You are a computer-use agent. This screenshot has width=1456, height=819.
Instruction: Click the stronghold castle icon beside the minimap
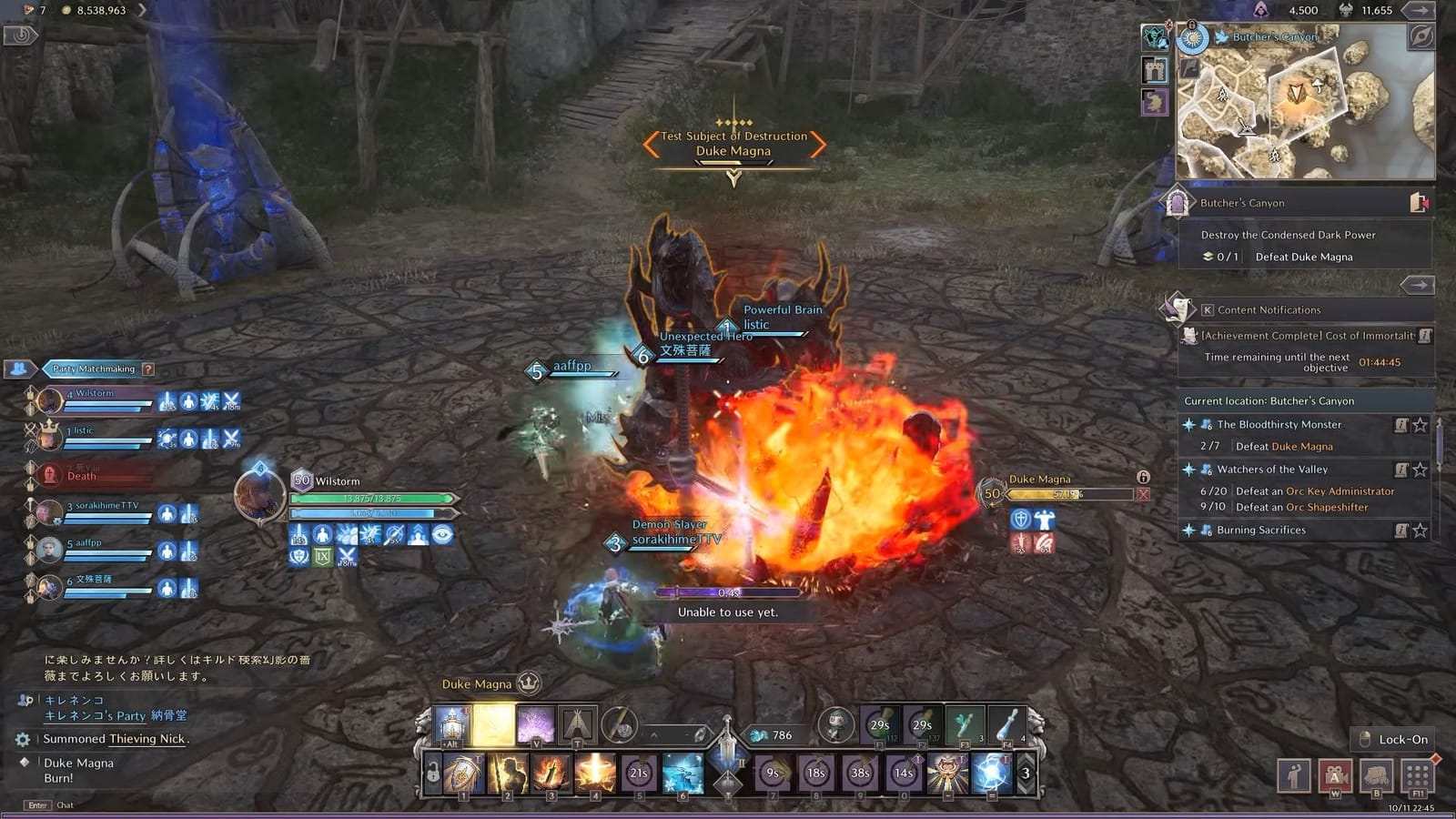tap(1153, 71)
